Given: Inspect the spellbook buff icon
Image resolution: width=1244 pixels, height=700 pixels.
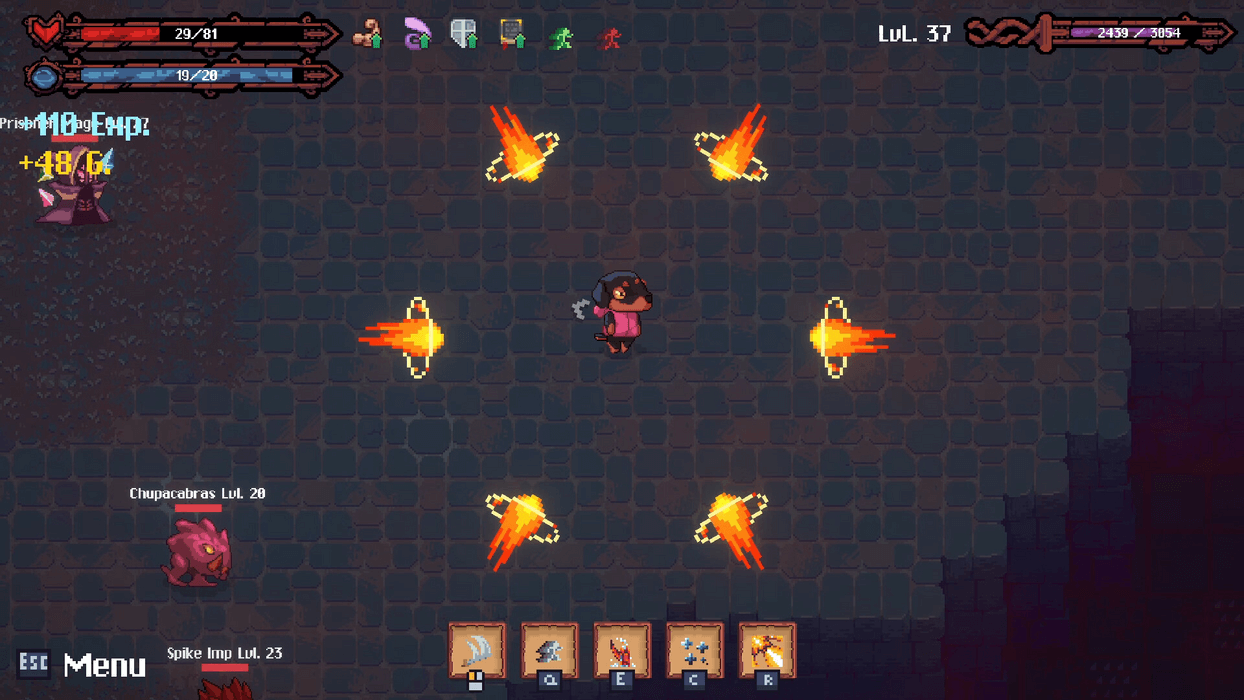Looking at the screenshot, I should 513,34.
